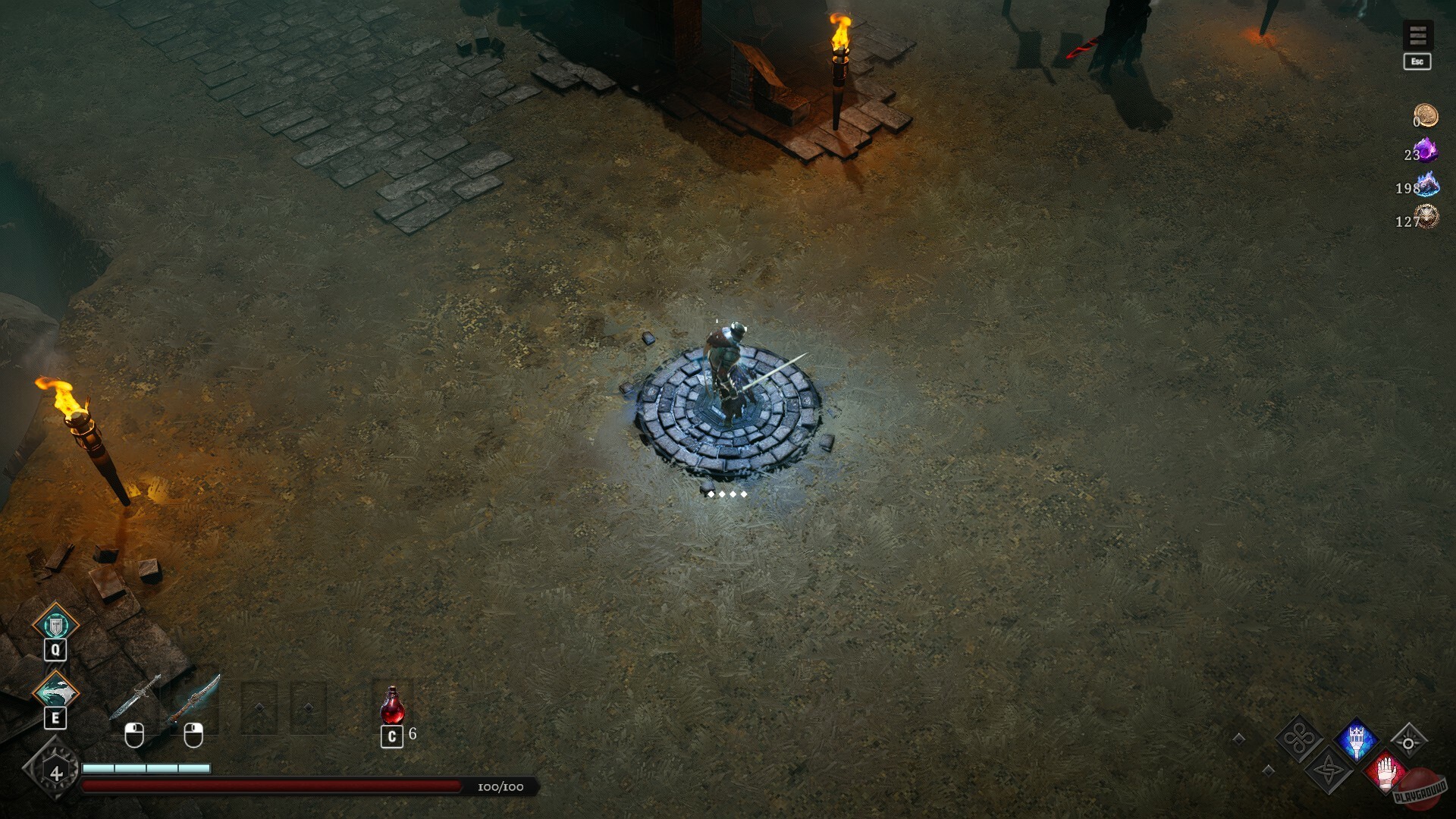Click the red hand feed ability icon
The width and height of the screenshot is (1456, 819).
click(1386, 772)
